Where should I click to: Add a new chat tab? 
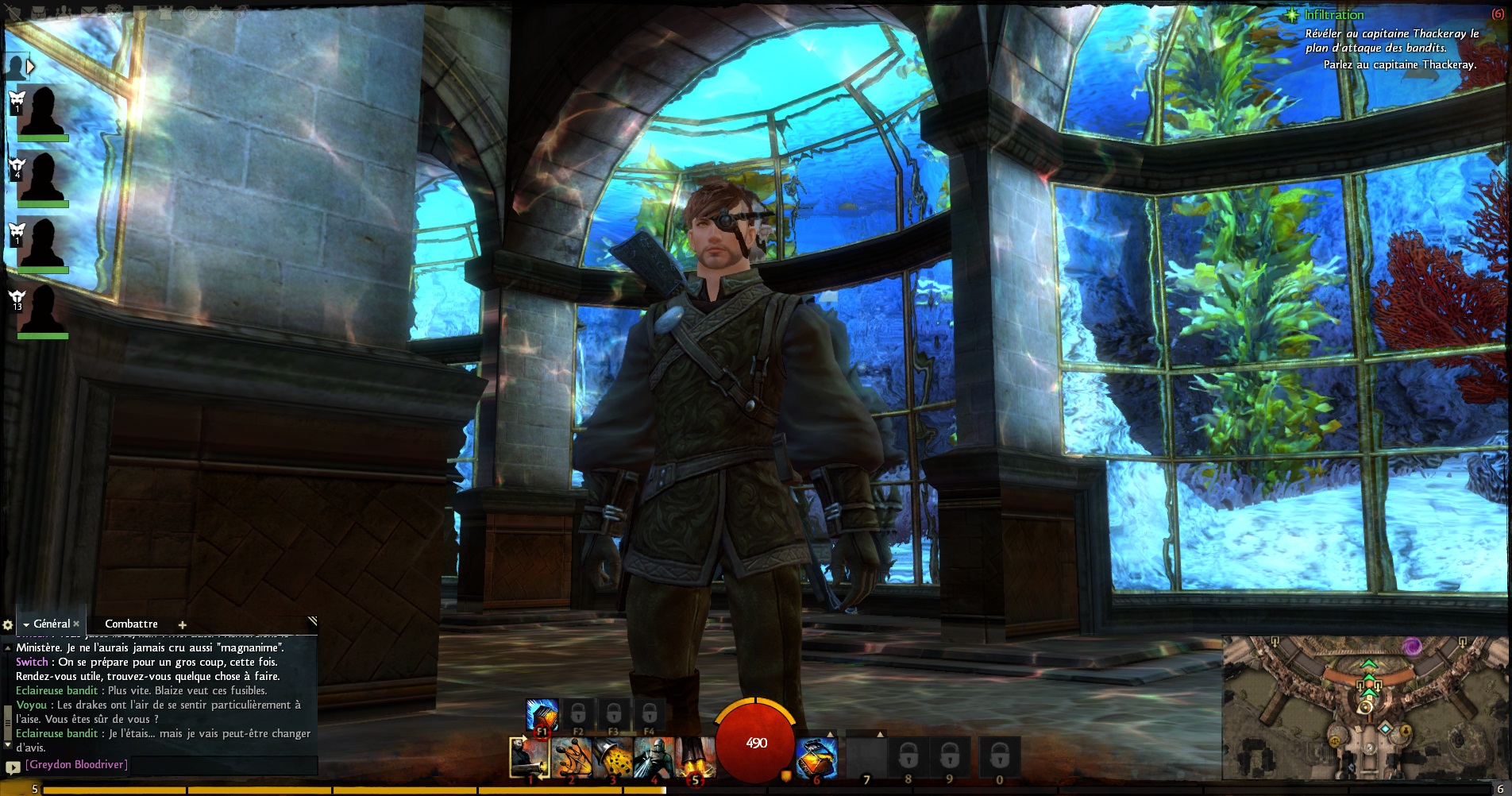182,625
